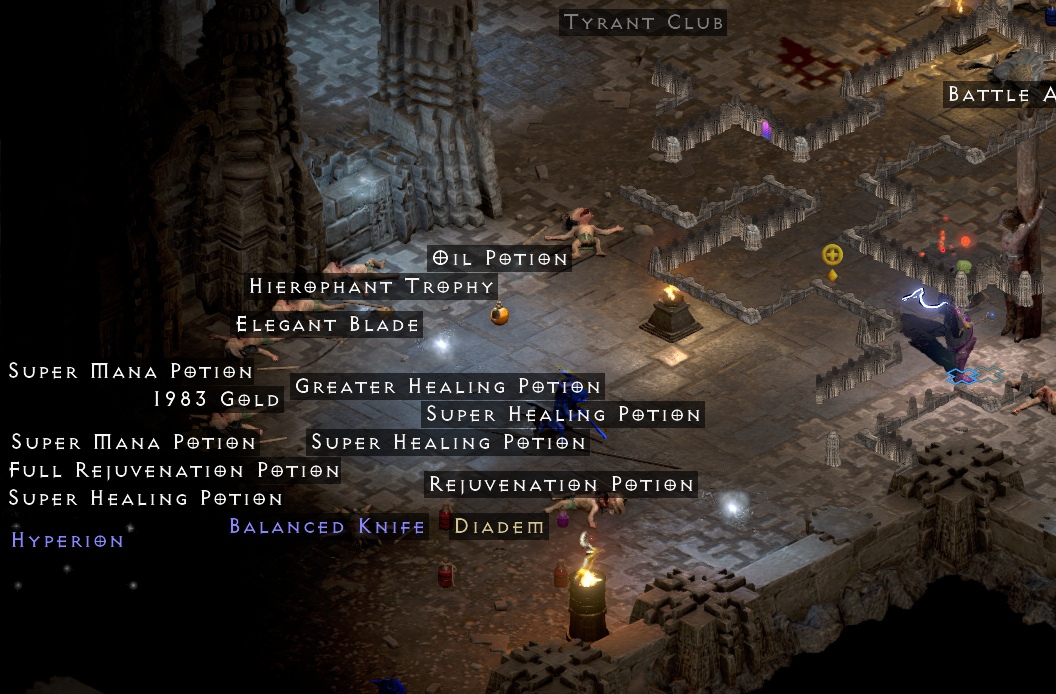Pick up the Tyrant Club label

643,22
